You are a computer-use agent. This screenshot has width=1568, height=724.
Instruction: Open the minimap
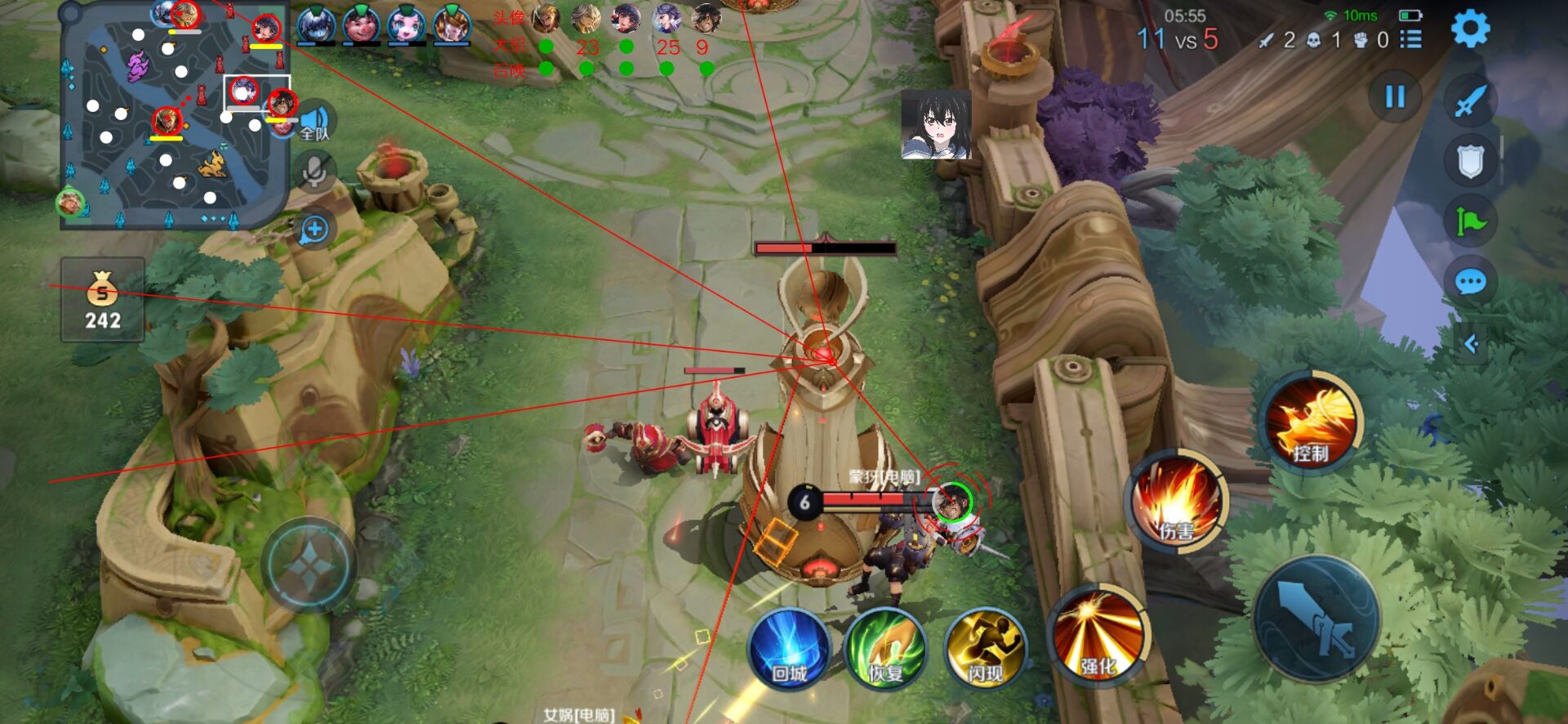pos(173,114)
